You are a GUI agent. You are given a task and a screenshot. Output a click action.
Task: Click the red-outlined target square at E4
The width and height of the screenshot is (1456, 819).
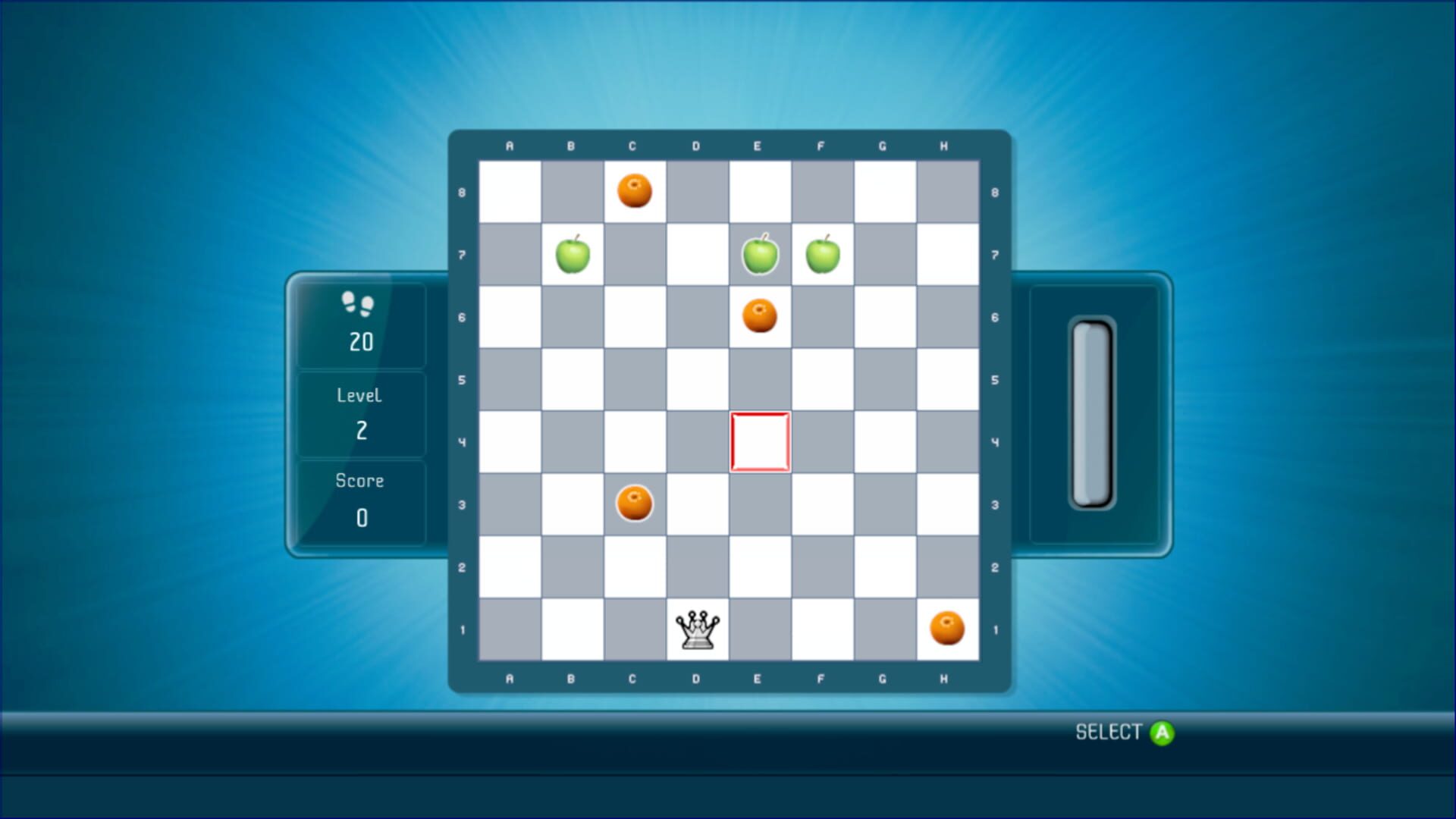coord(759,441)
